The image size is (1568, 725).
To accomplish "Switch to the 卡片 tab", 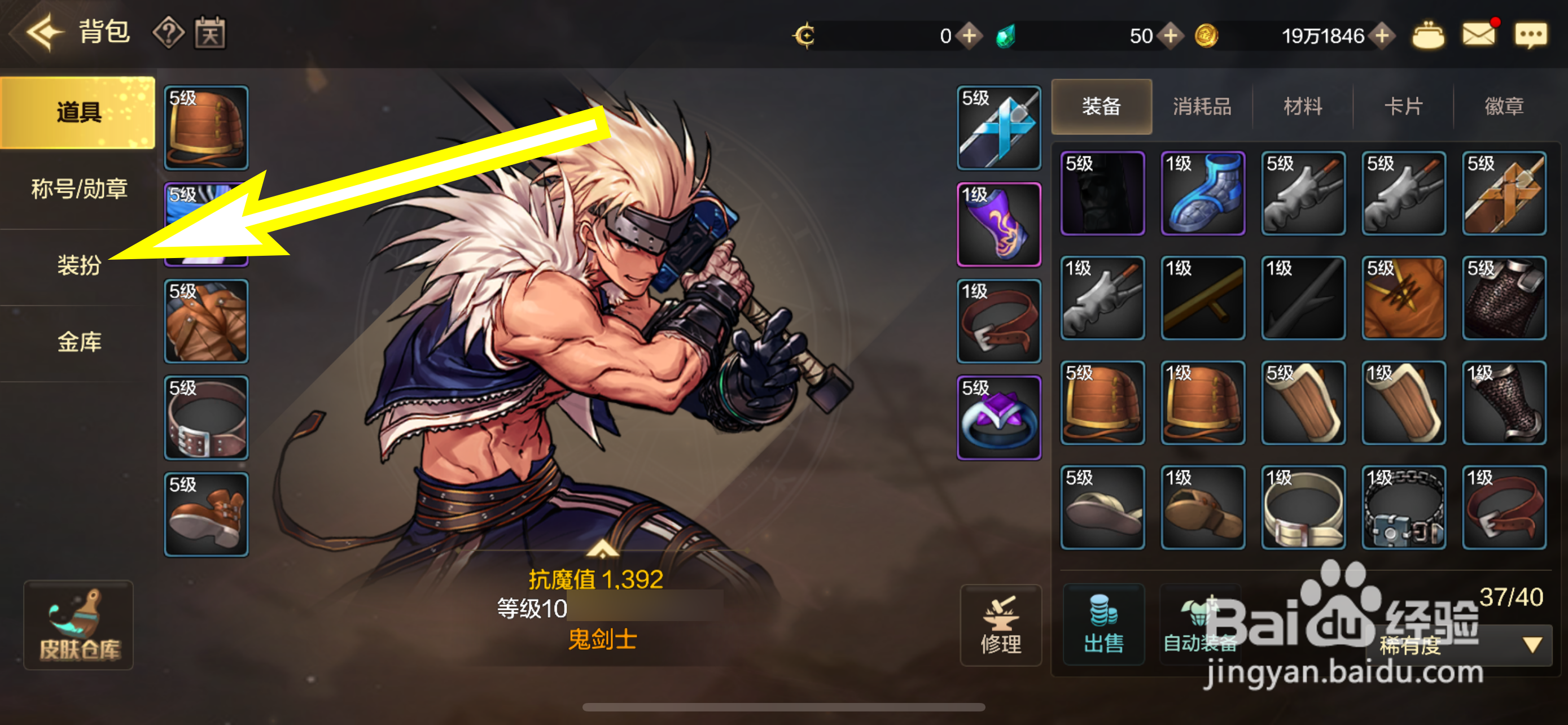I will 1403,107.
